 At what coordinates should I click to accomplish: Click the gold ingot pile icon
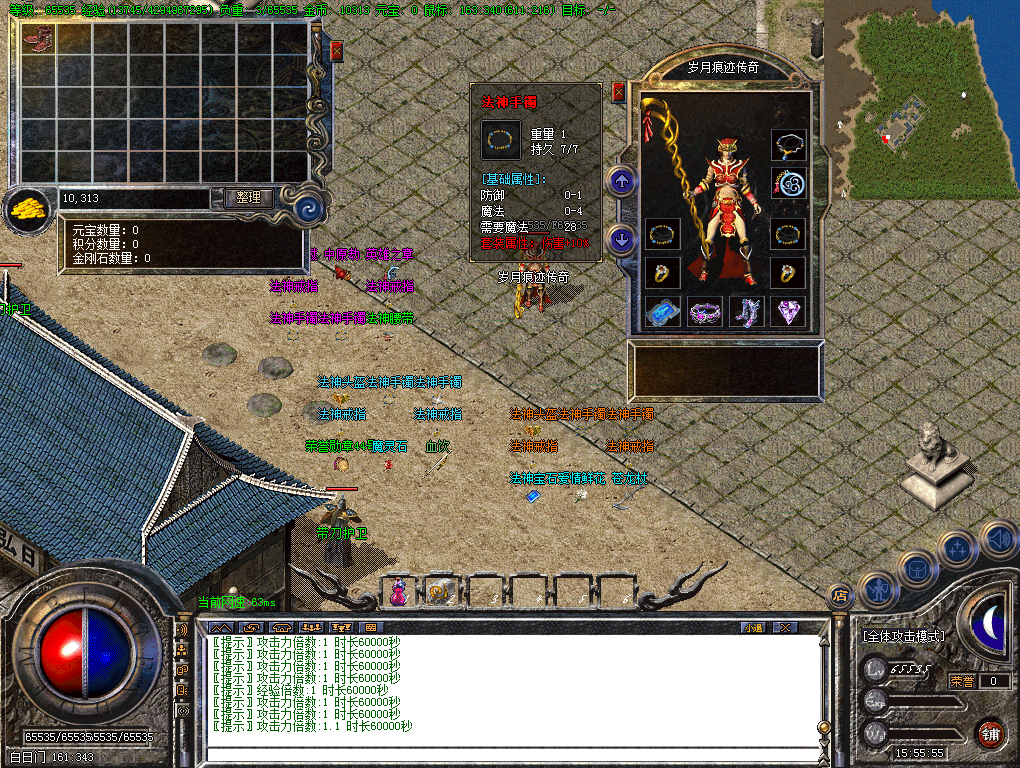[x=27, y=208]
